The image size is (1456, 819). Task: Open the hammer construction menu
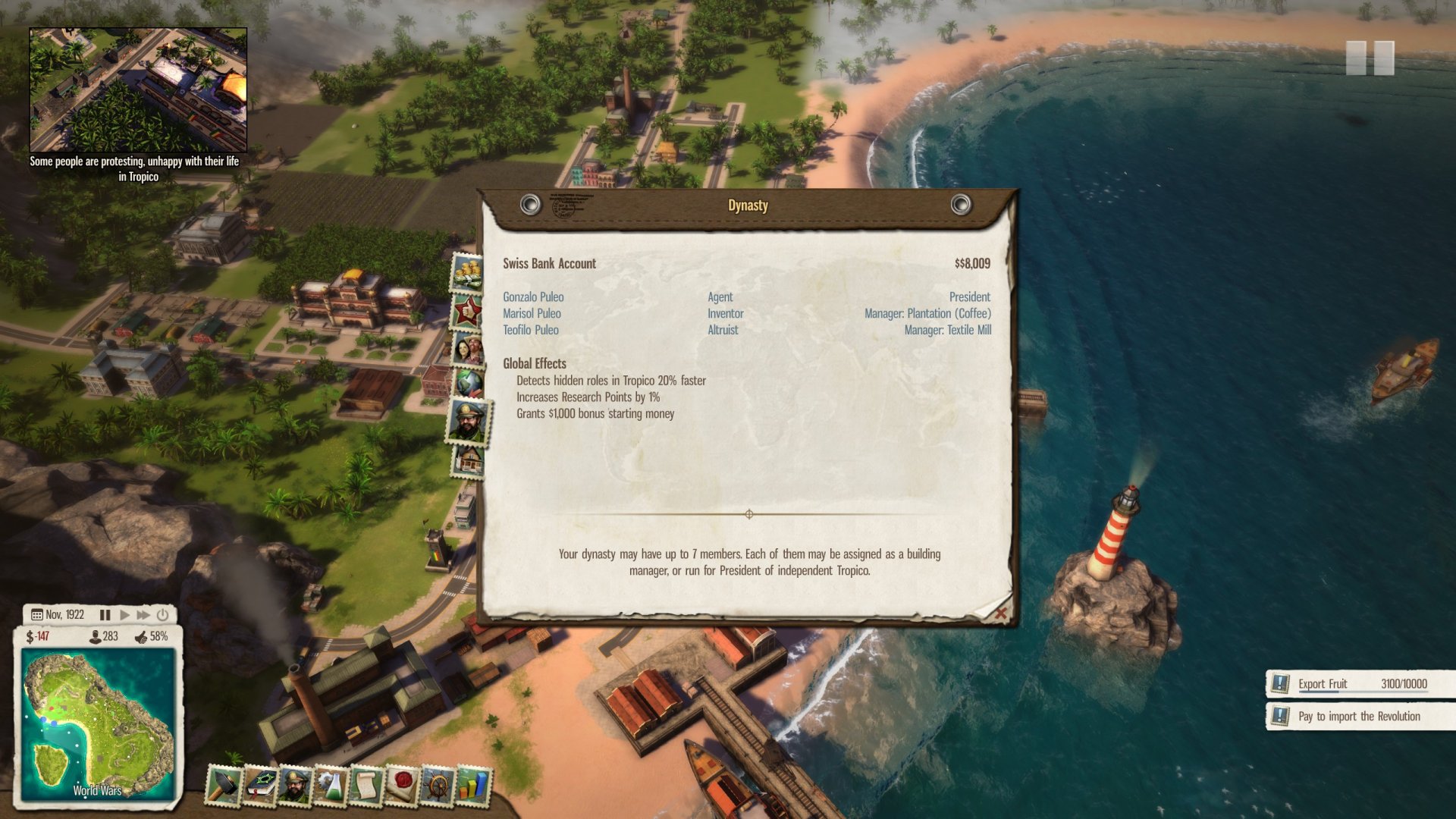point(224,786)
